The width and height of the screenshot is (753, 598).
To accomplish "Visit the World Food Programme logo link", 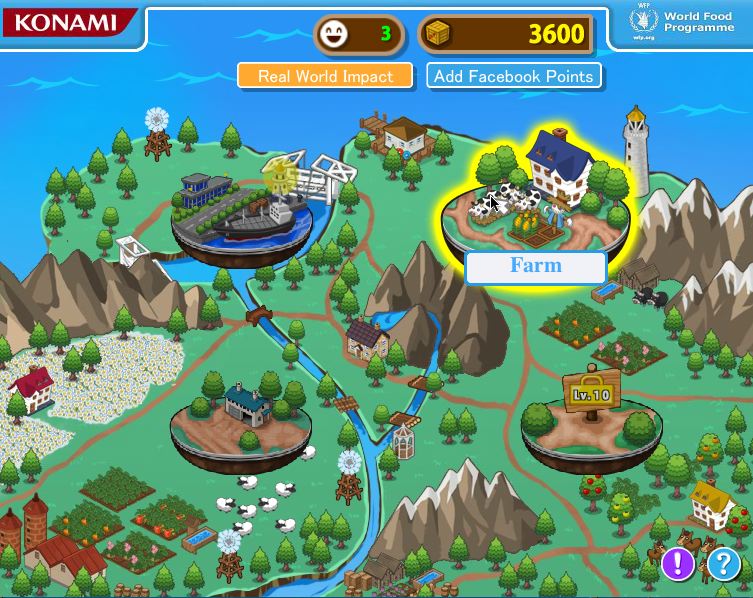I will click(x=683, y=22).
